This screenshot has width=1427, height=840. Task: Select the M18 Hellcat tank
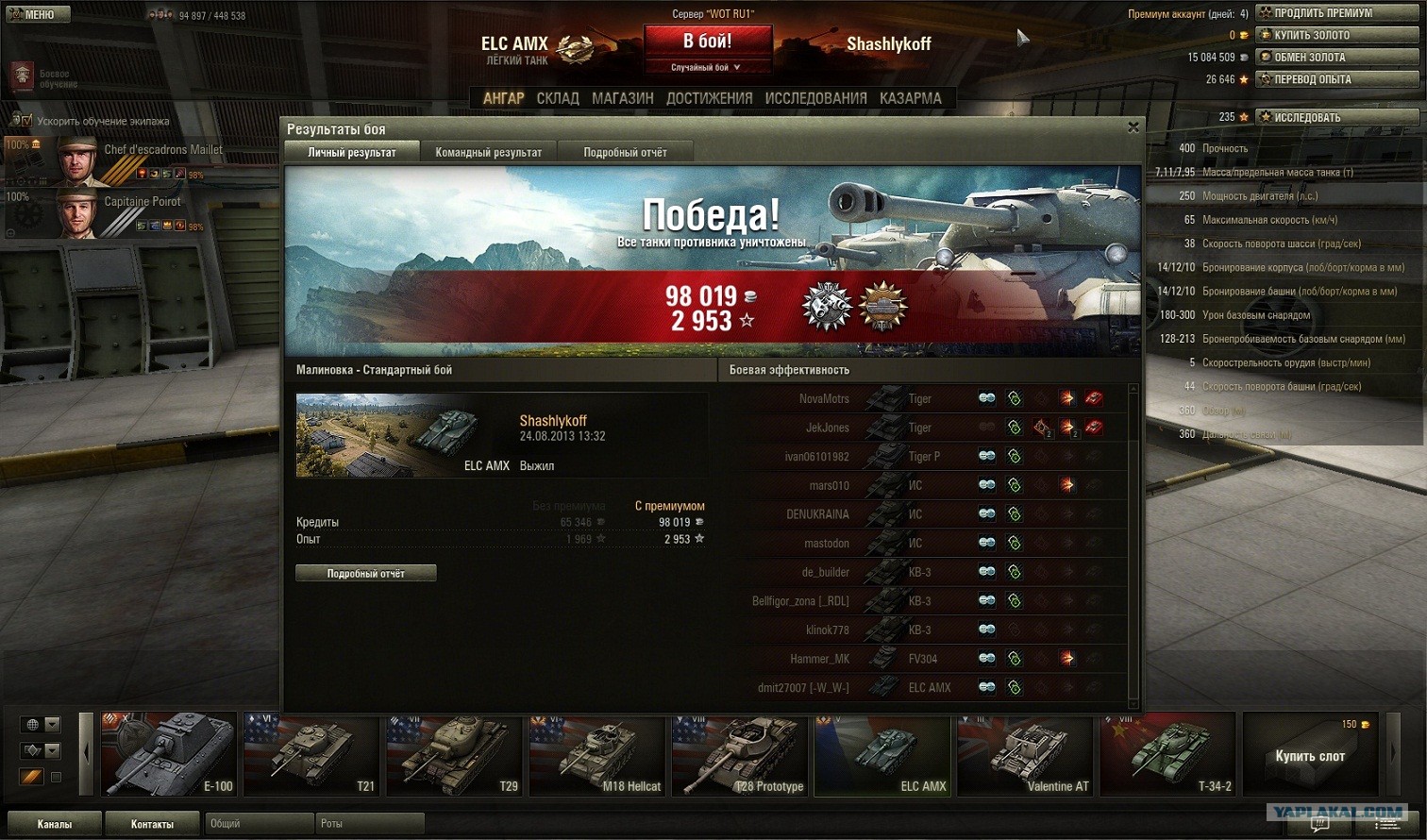click(x=596, y=753)
